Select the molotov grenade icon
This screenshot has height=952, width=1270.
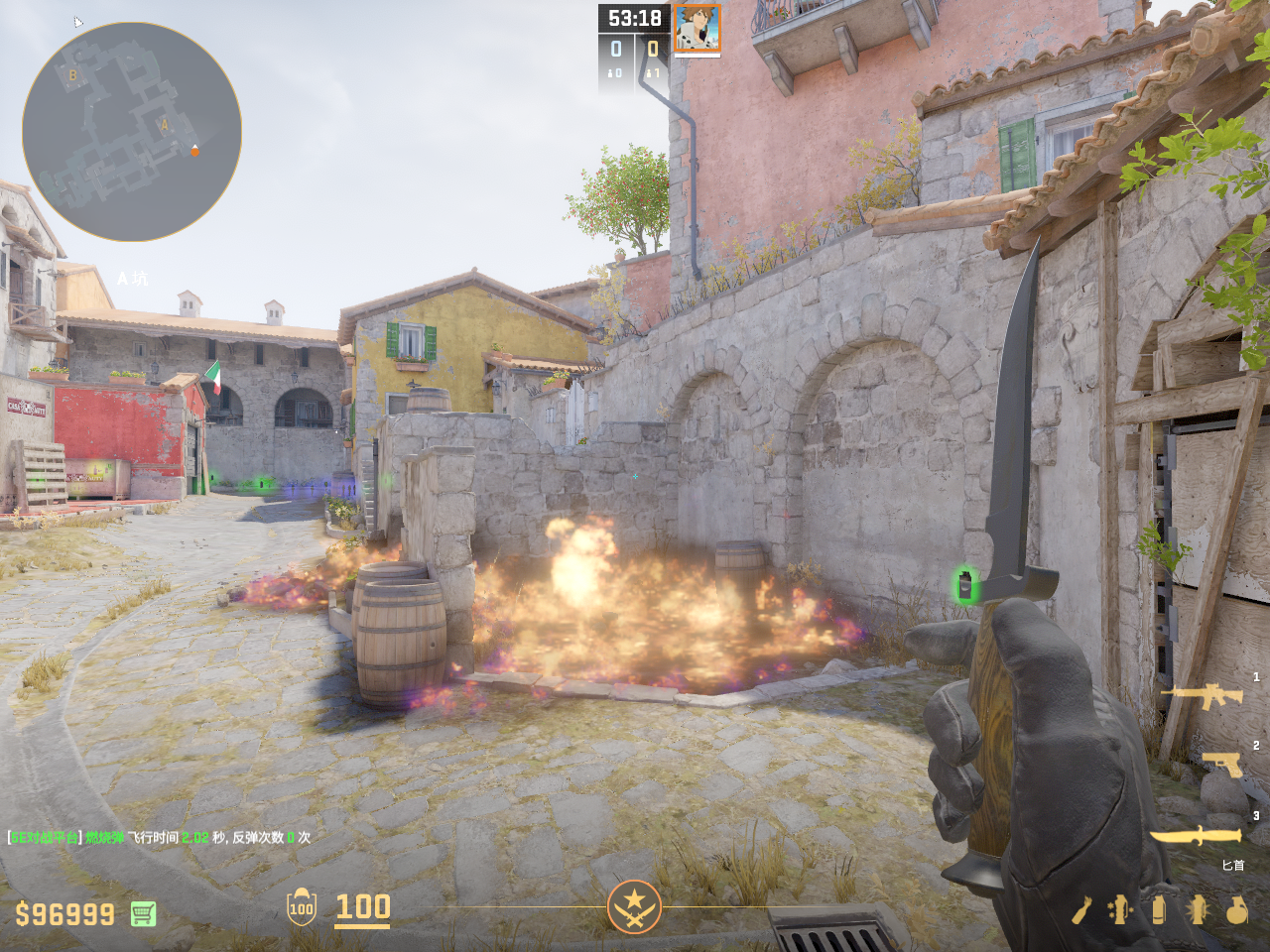[x=1081, y=909]
